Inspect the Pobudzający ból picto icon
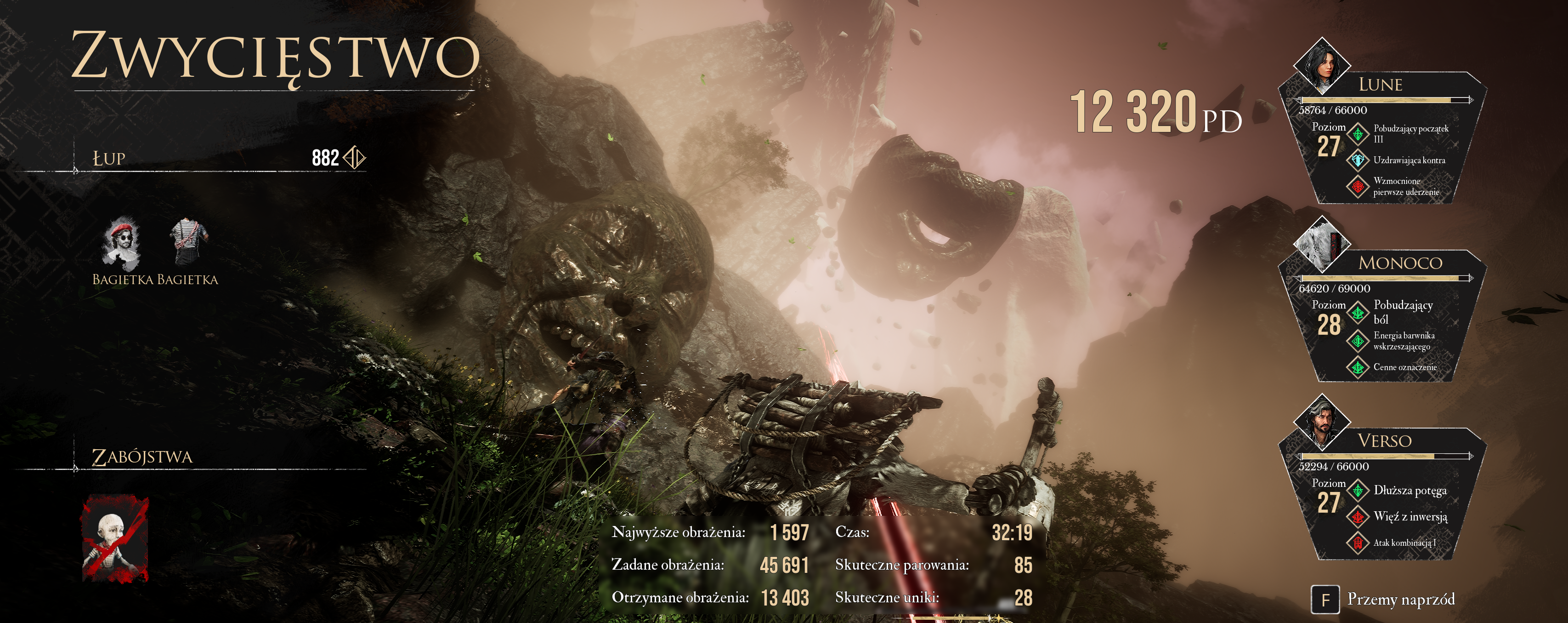This screenshot has height=623, width=1568. (x=1358, y=312)
